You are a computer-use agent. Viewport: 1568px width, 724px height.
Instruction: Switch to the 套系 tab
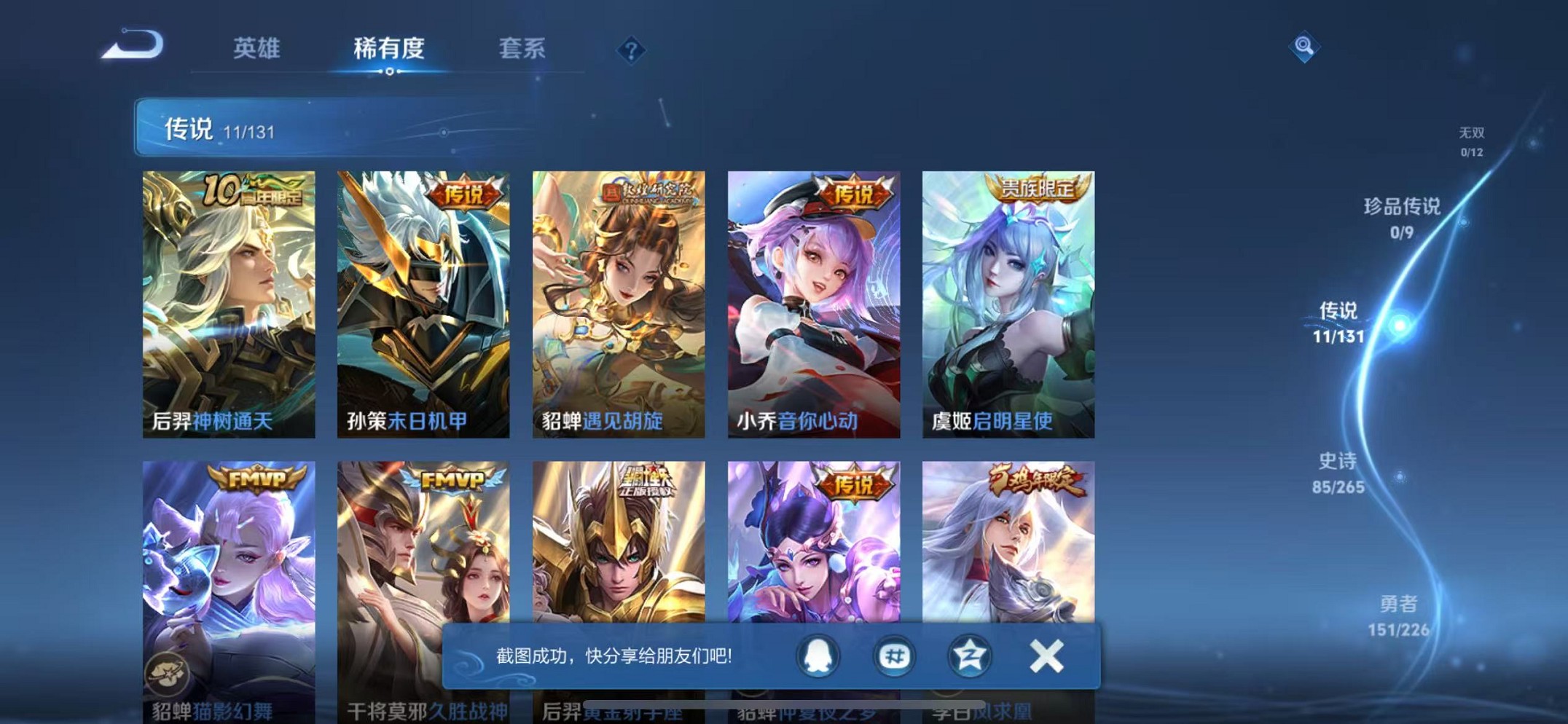522,50
